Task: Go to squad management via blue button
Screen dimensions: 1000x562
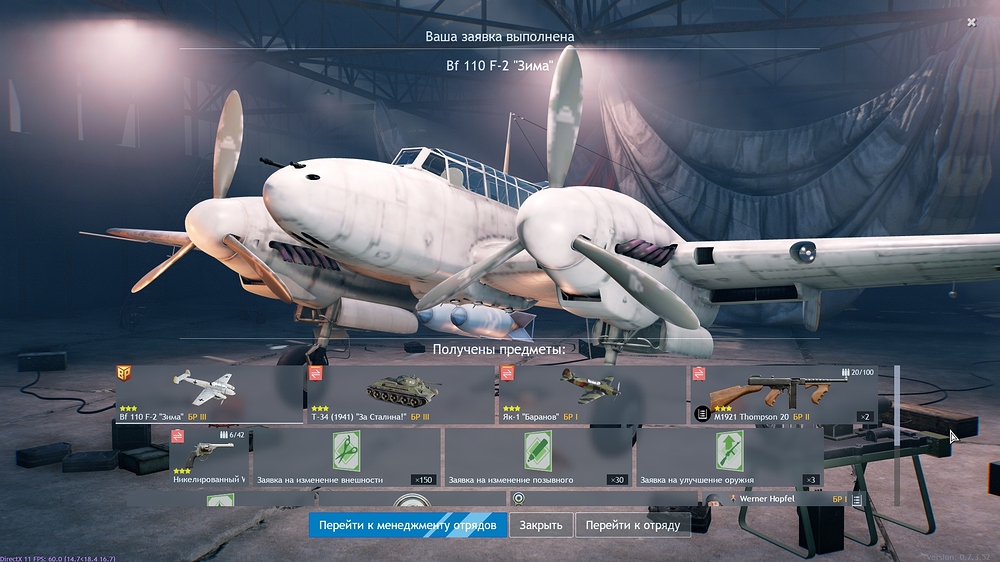Action: [x=407, y=525]
